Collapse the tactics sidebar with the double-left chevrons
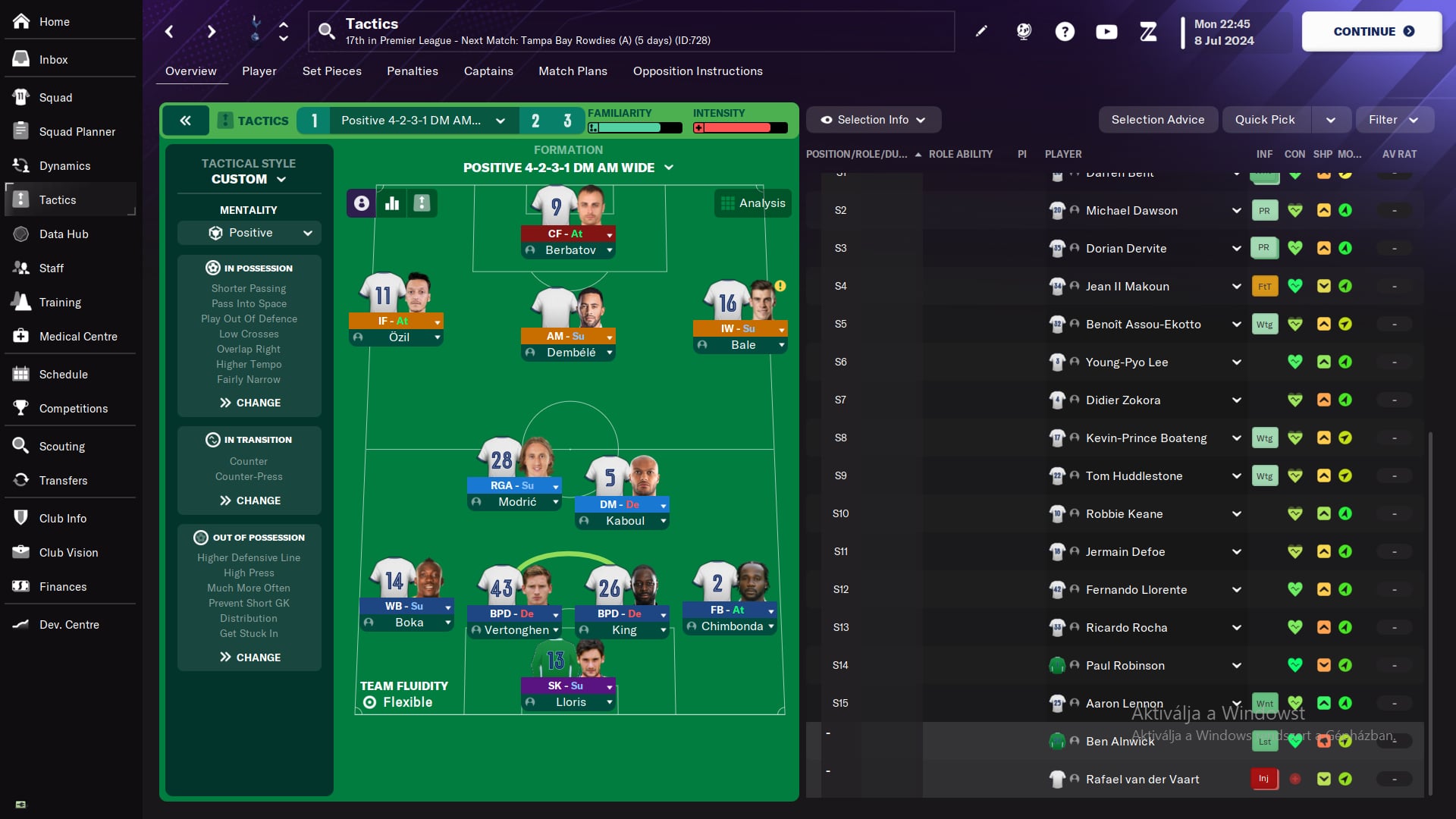 coord(184,120)
